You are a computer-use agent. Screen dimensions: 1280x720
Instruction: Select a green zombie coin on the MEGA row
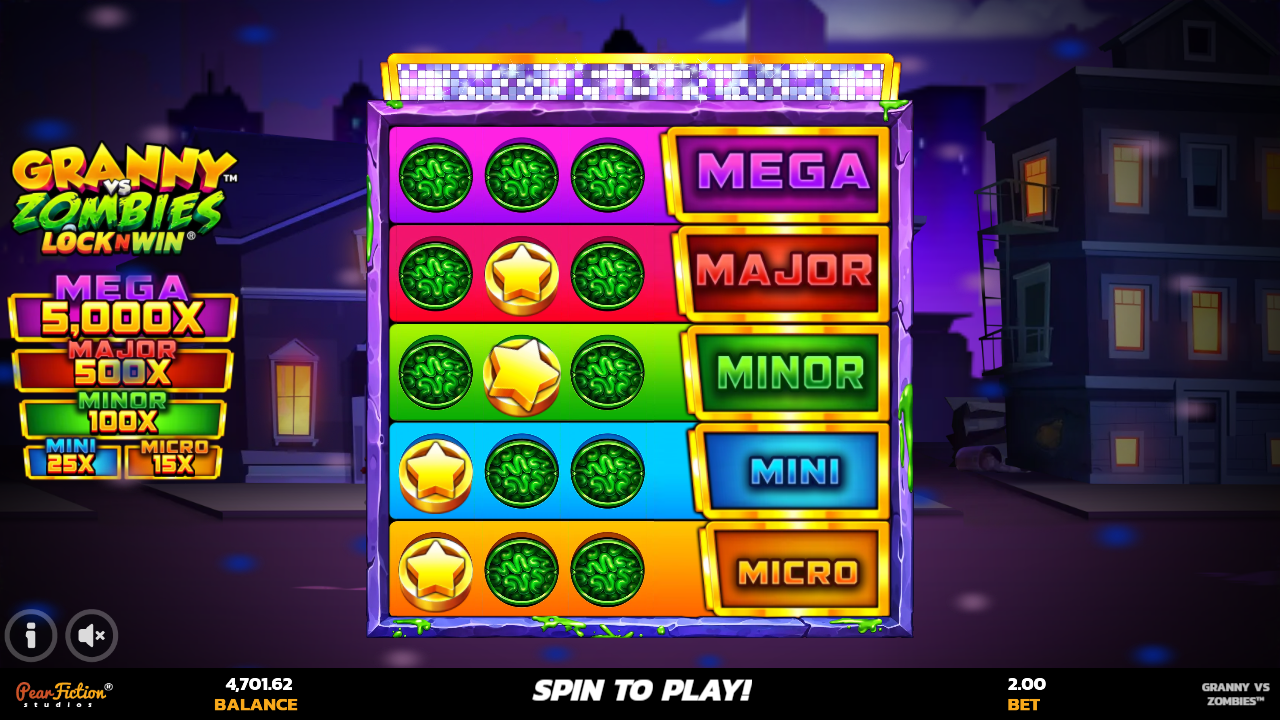pos(434,176)
